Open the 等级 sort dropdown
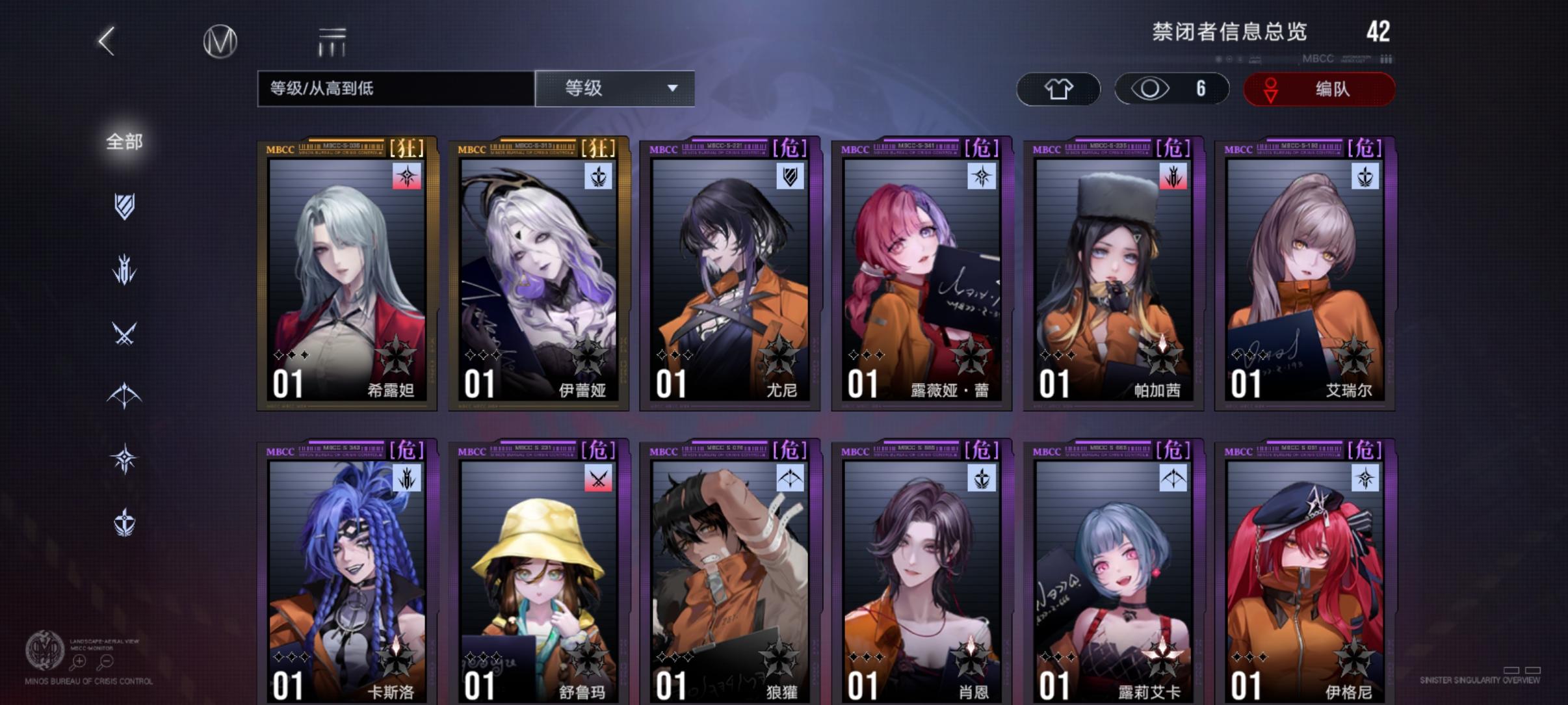 [x=615, y=88]
